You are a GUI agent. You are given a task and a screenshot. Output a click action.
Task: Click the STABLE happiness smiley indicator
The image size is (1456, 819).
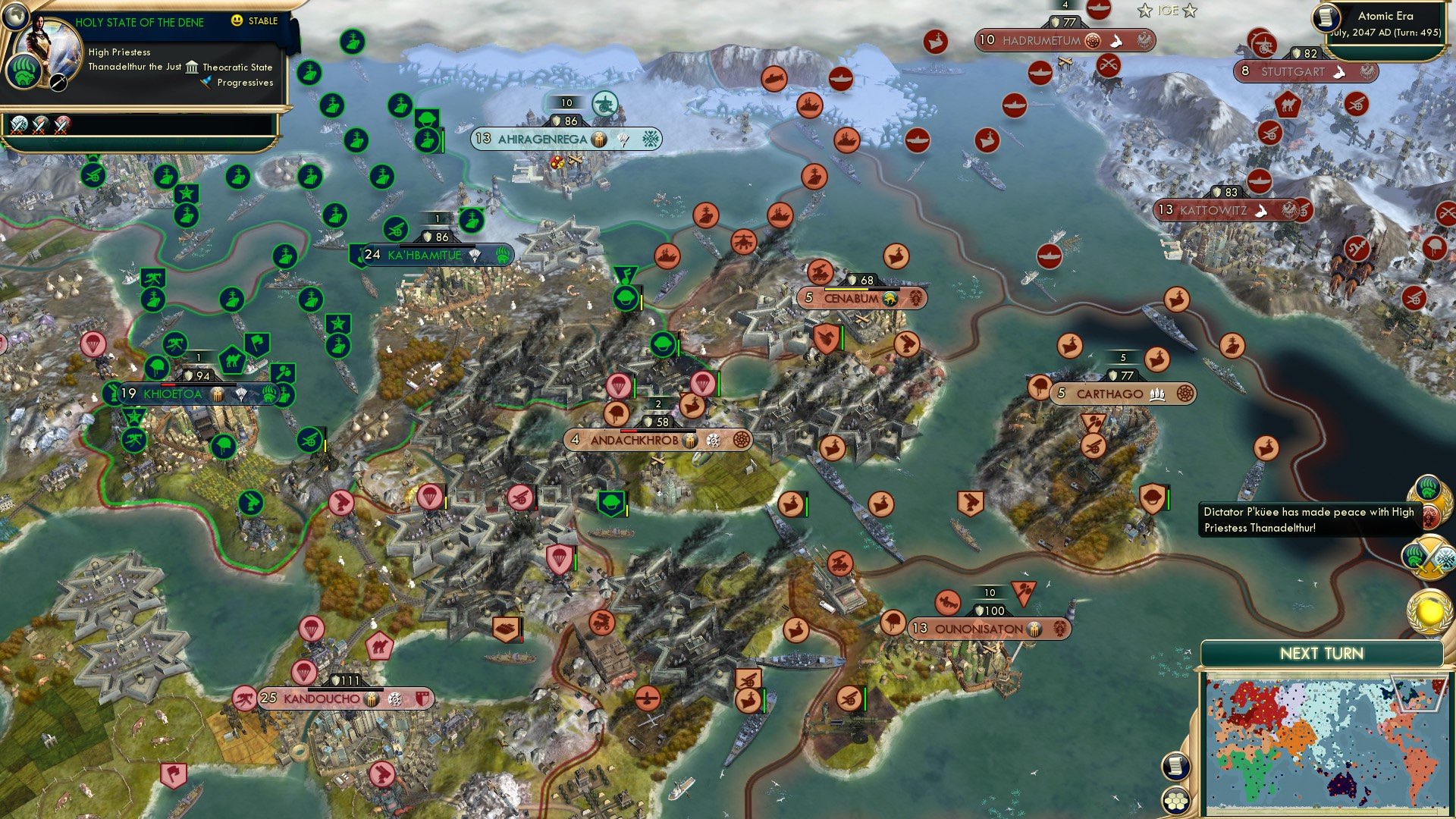tap(237, 20)
